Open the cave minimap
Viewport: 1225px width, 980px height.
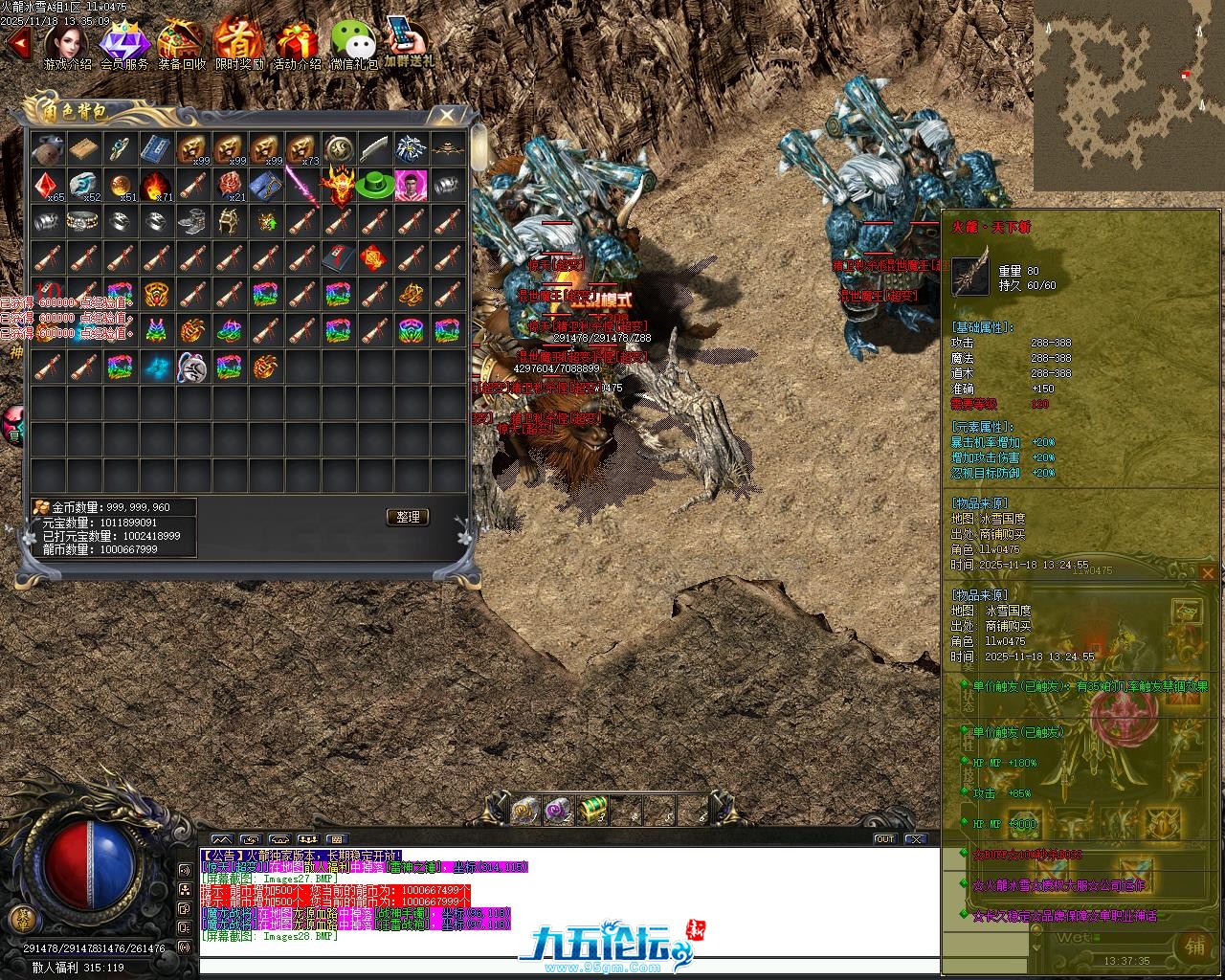tap(1128, 95)
